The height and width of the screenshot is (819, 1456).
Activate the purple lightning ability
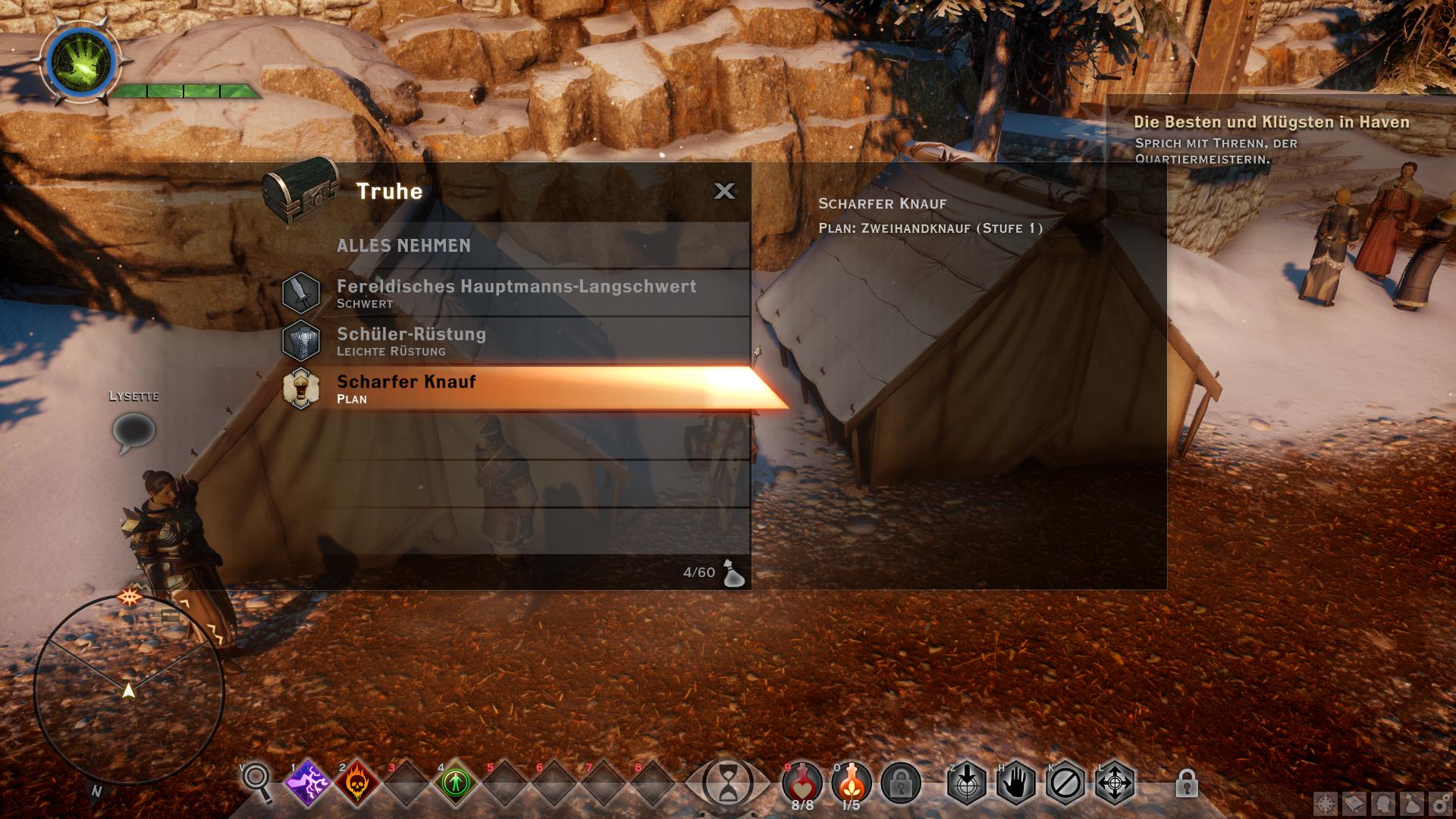(x=308, y=783)
